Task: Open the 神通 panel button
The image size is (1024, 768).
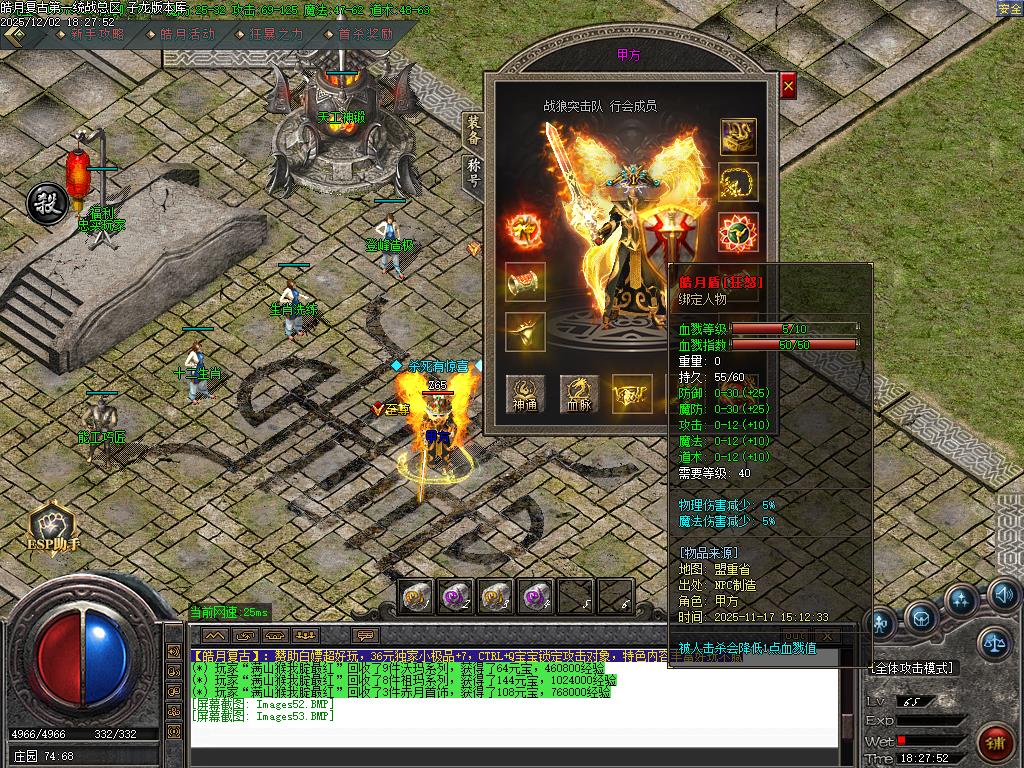Action: pos(525,394)
